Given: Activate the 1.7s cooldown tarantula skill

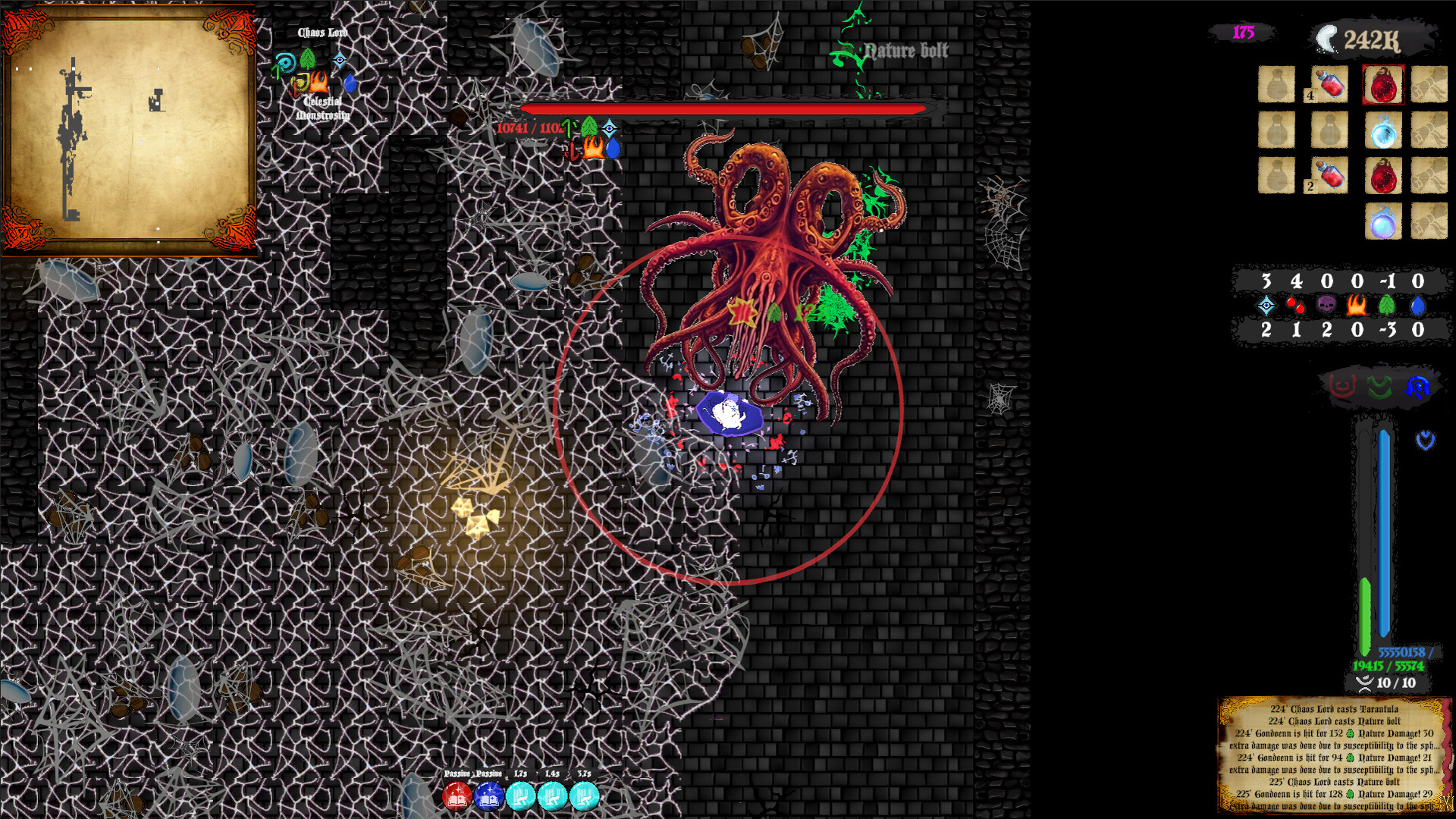Looking at the screenshot, I should tap(521, 797).
